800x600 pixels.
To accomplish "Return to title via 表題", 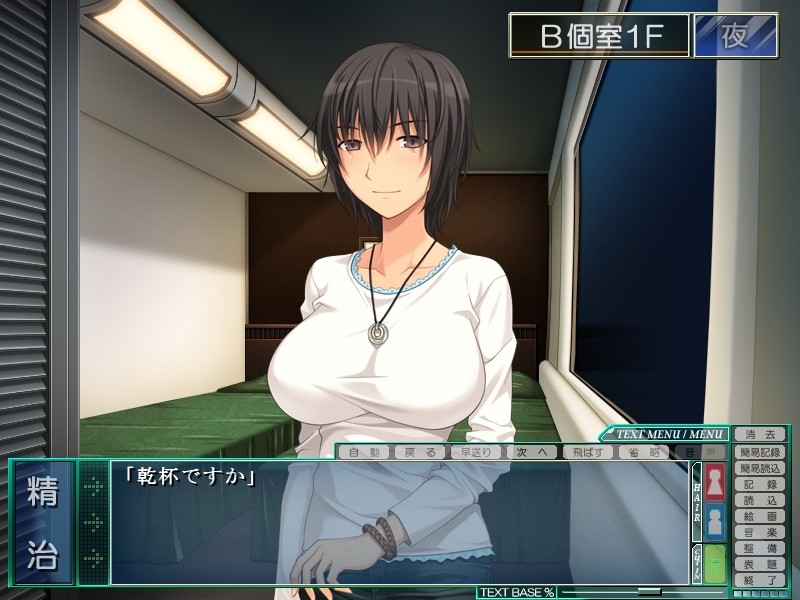I will tap(760, 563).
